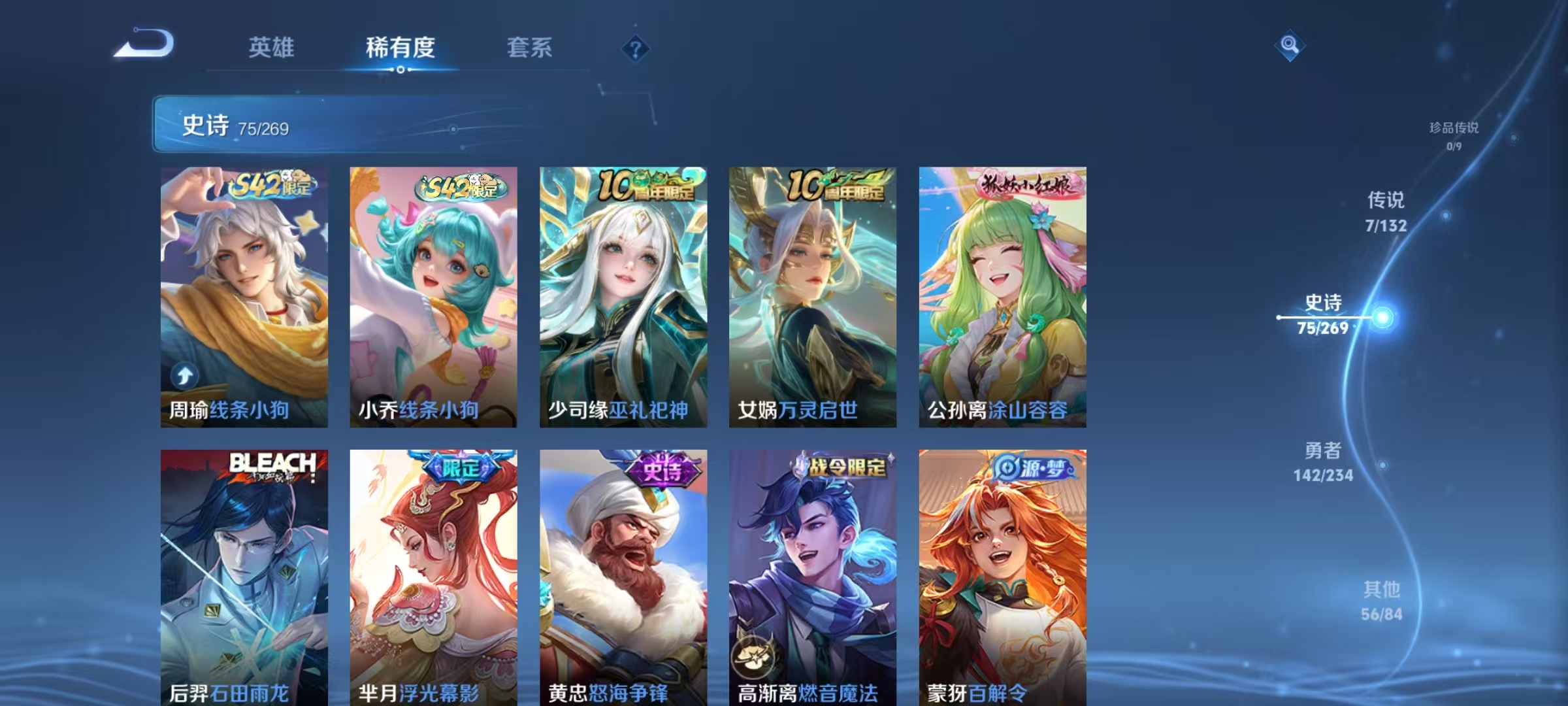Switch to the 套系 tab
This screenshot has width=1568, height=706.
point(531,48)
